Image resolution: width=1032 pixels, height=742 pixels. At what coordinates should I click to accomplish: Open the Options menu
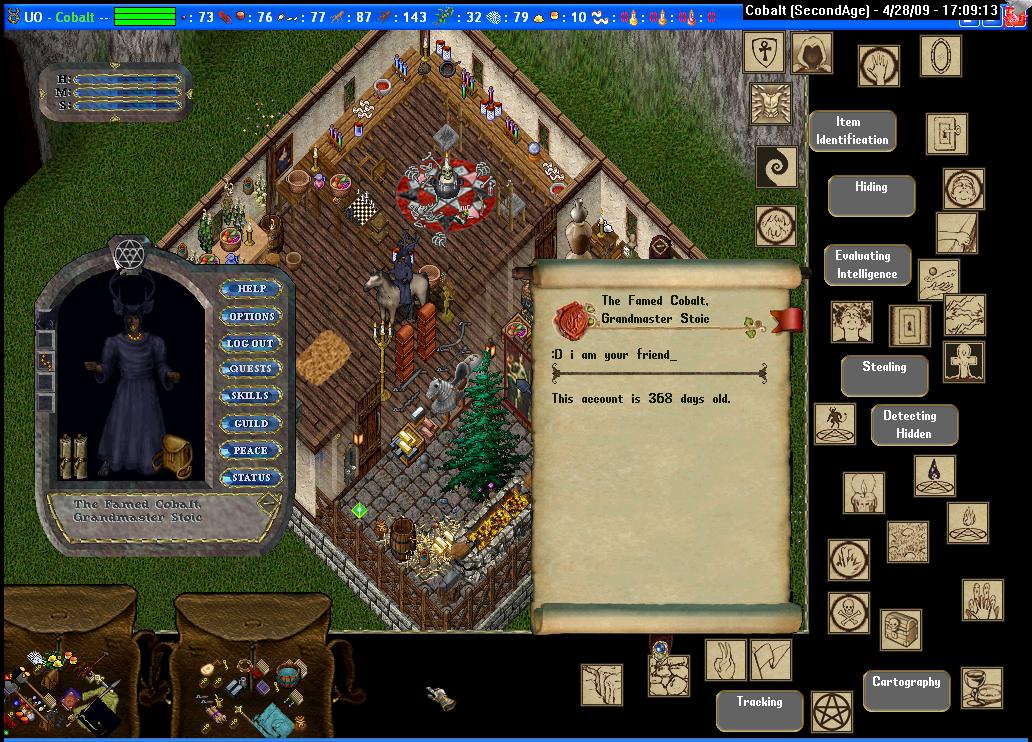point(251,316)
